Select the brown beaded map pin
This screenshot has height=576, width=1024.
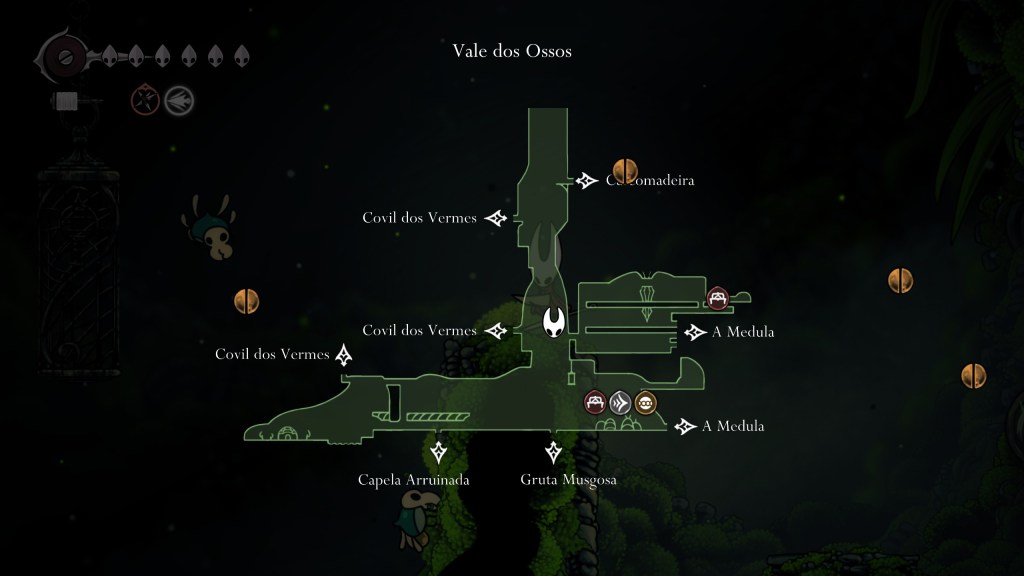(x=646, y=402)
